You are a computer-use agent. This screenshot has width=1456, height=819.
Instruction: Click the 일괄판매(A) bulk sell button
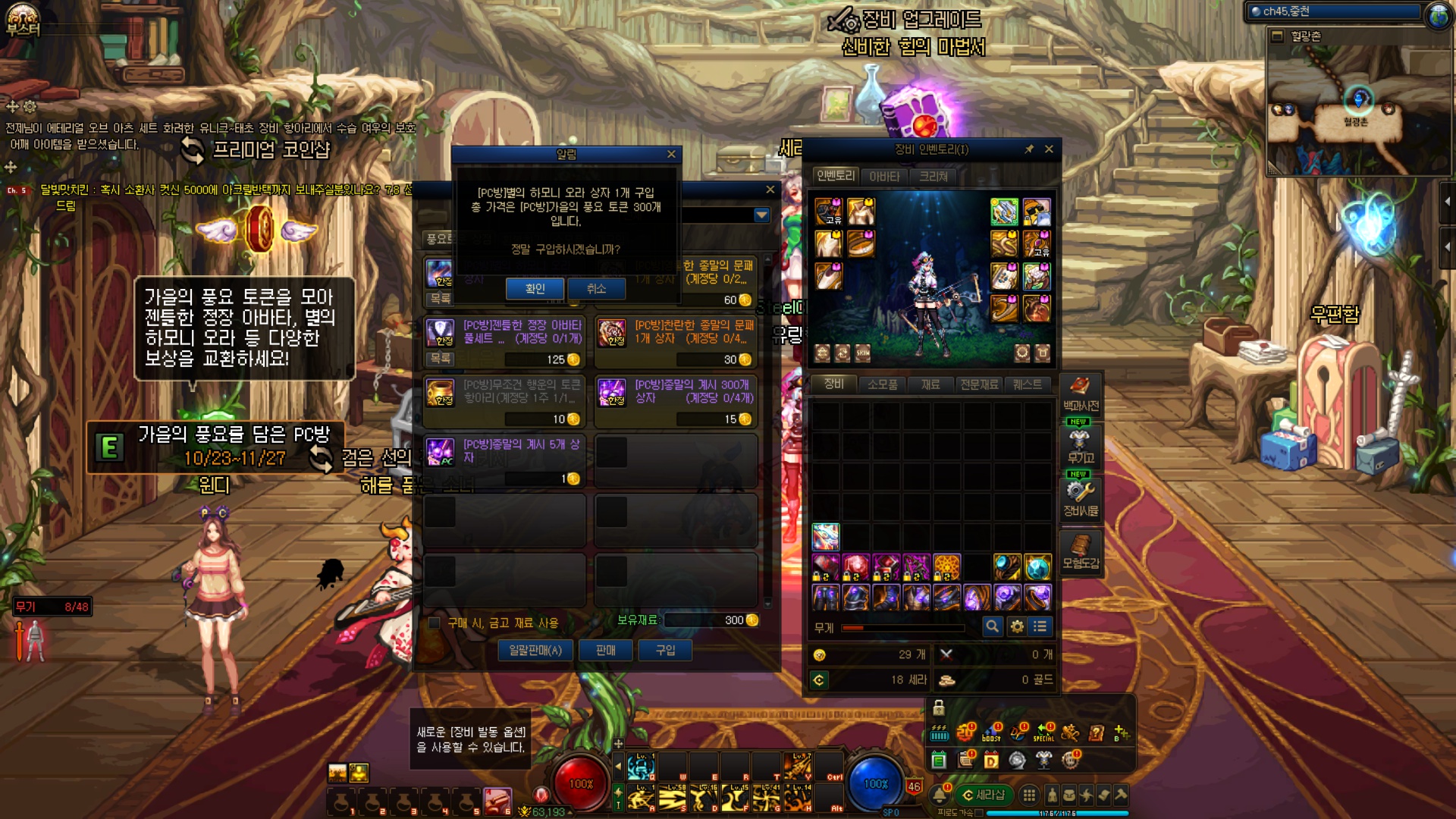[x=535, y=650]
